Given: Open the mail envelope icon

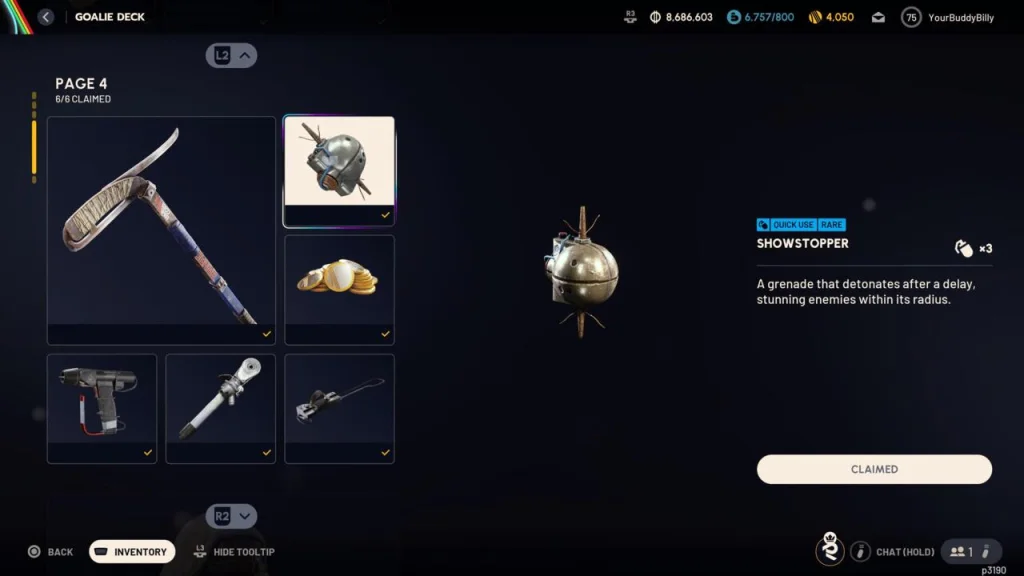Looking at the screenshot, I should pos(878,17).
